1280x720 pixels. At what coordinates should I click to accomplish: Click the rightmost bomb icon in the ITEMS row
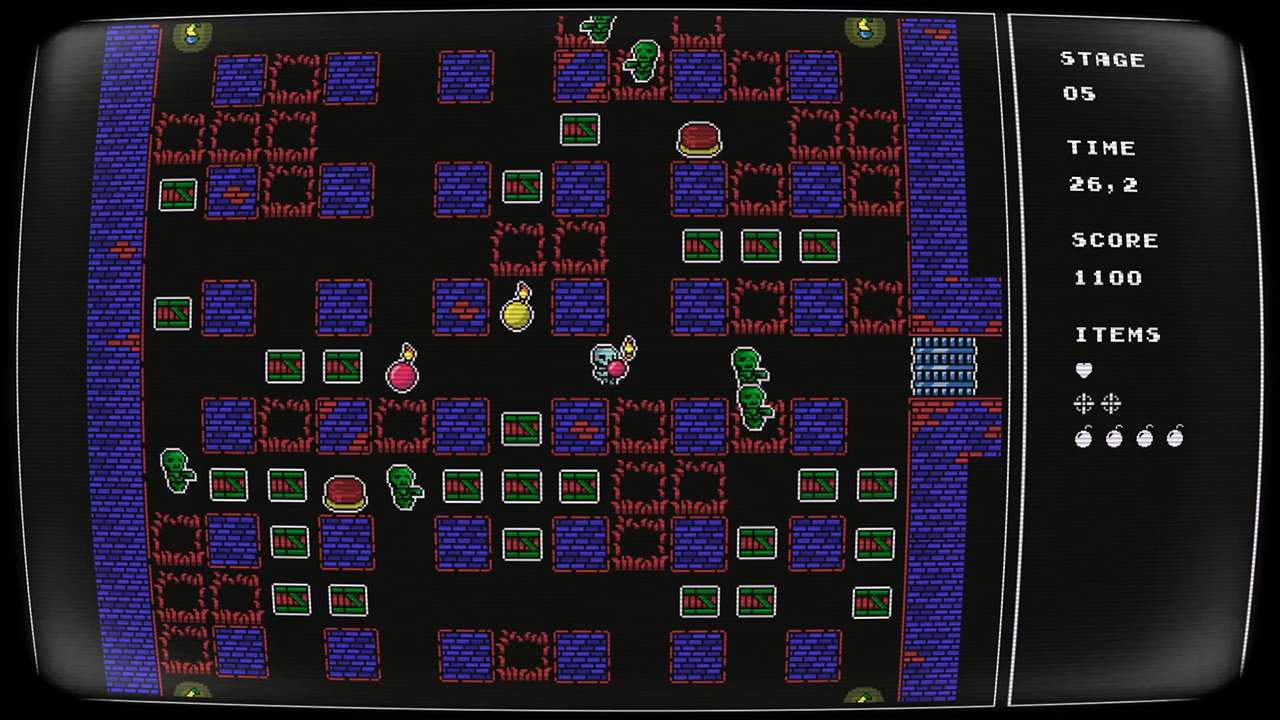1174,437
